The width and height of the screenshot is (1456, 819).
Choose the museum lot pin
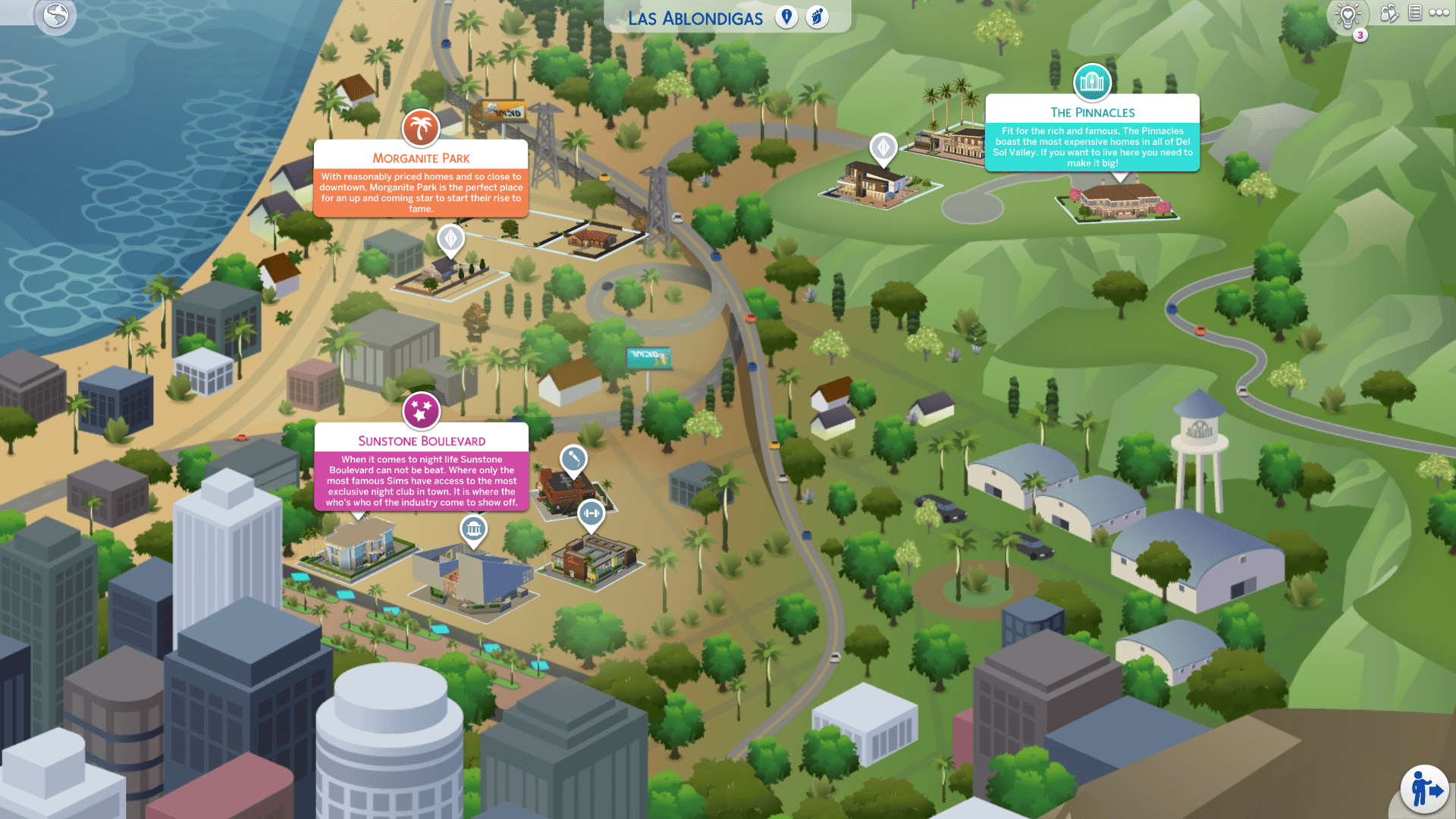click(x=473, y=528)
